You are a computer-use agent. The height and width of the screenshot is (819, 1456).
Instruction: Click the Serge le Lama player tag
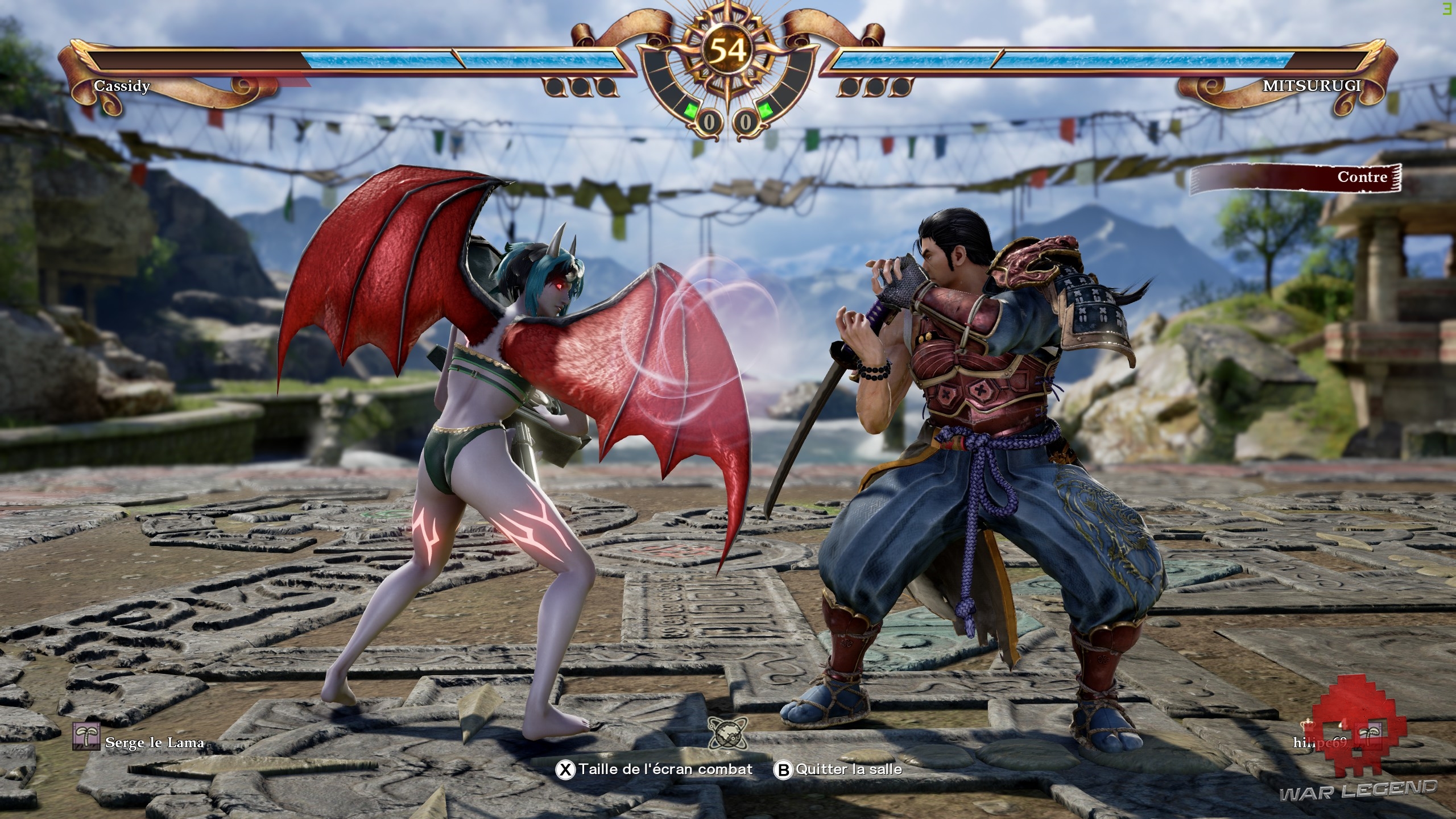tap(138, 742)
